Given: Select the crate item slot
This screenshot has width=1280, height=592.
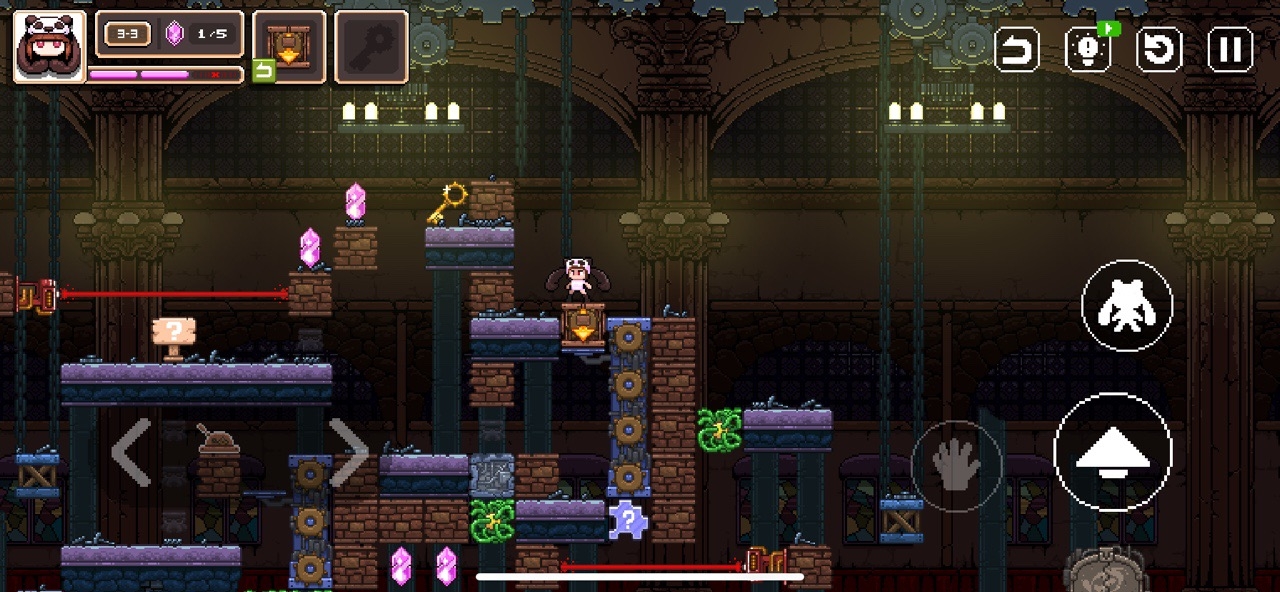Looking at the screenshot, I should tap(289, 46).
